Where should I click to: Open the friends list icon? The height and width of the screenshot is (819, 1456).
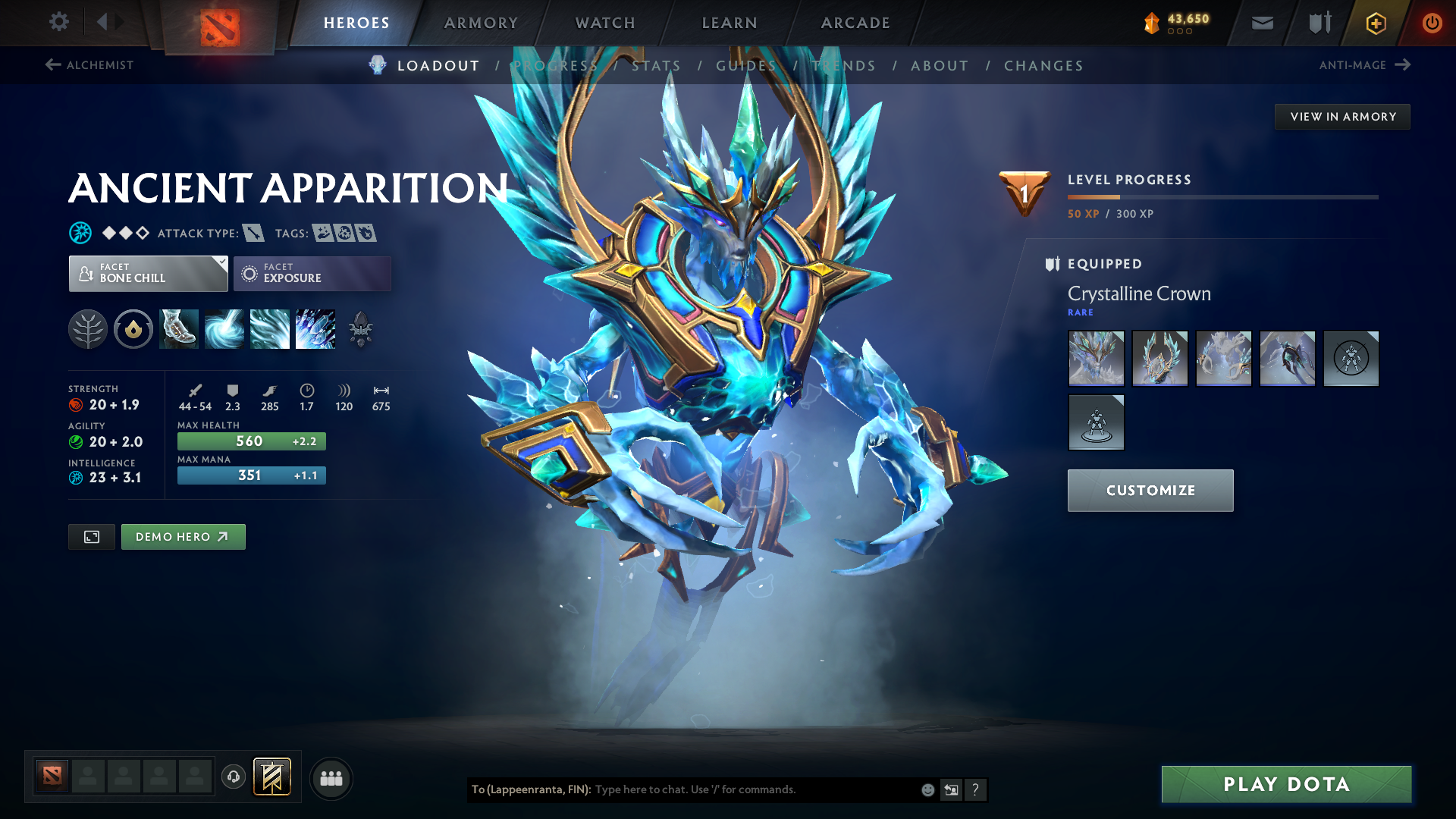[x=331, y=777]
